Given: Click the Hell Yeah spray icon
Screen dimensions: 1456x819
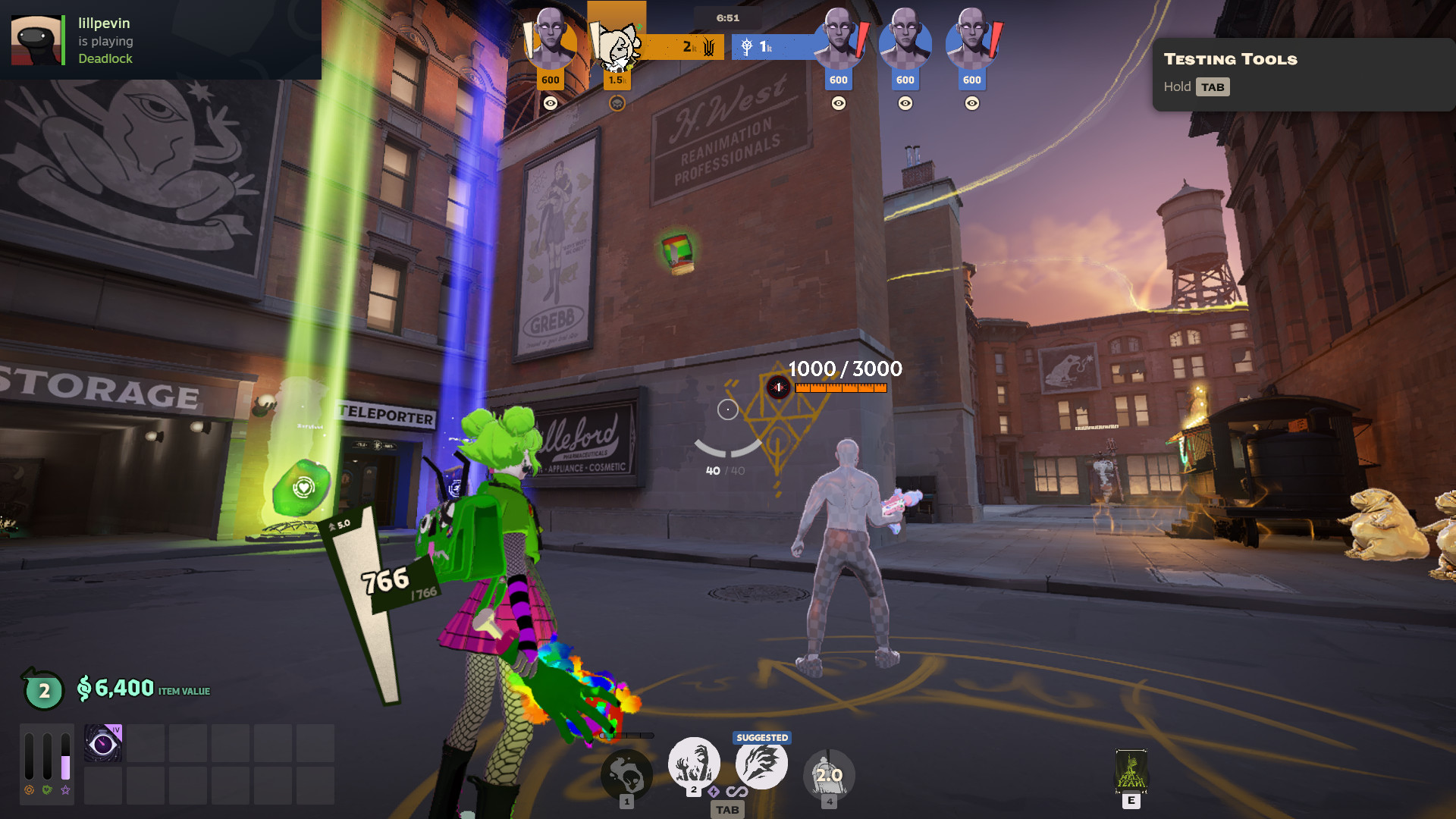Looking at the screenshot, I should coord(1131,770).
